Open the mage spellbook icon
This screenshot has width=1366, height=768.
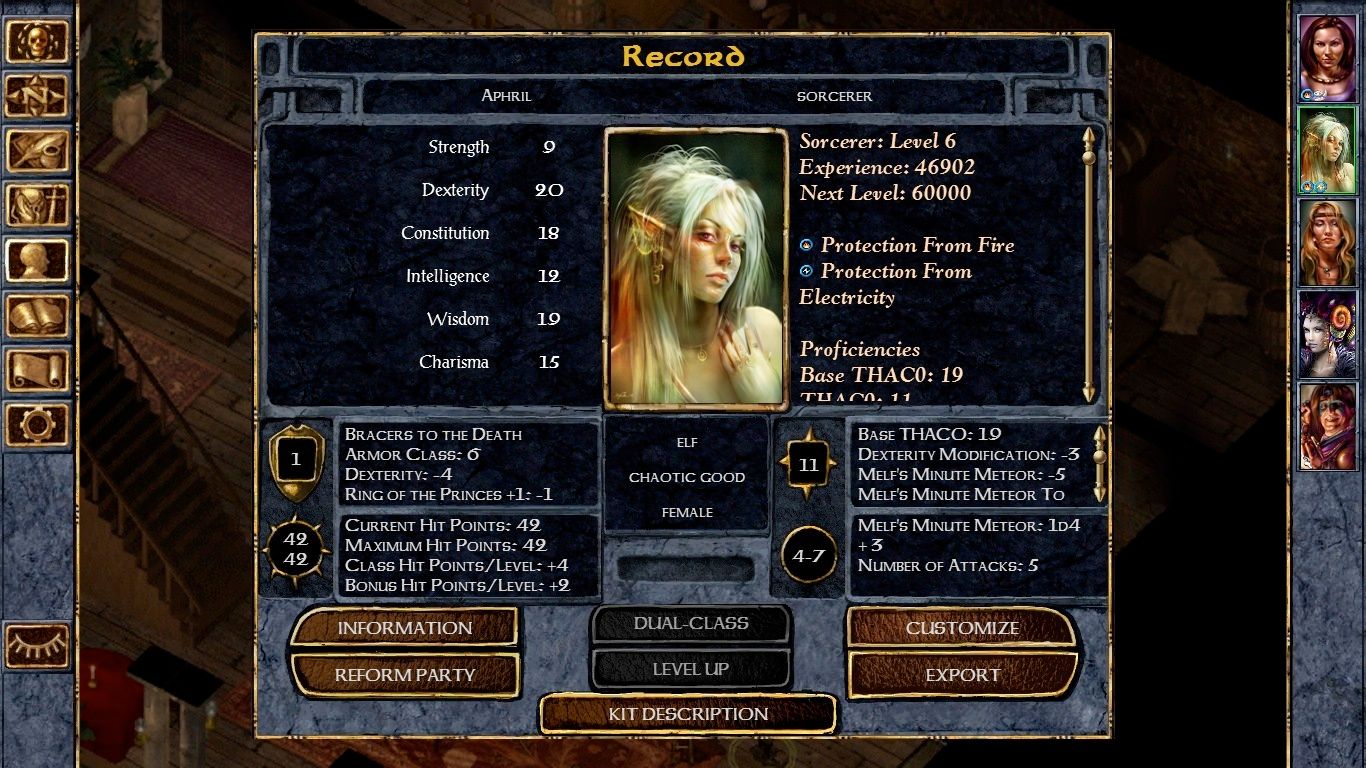37,316
